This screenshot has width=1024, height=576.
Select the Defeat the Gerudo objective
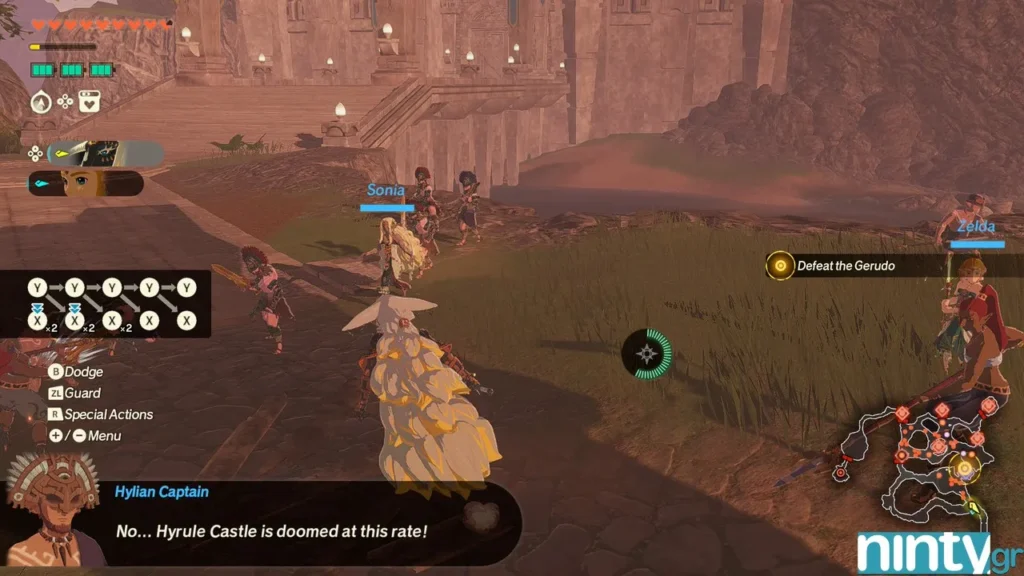[846, 266]
